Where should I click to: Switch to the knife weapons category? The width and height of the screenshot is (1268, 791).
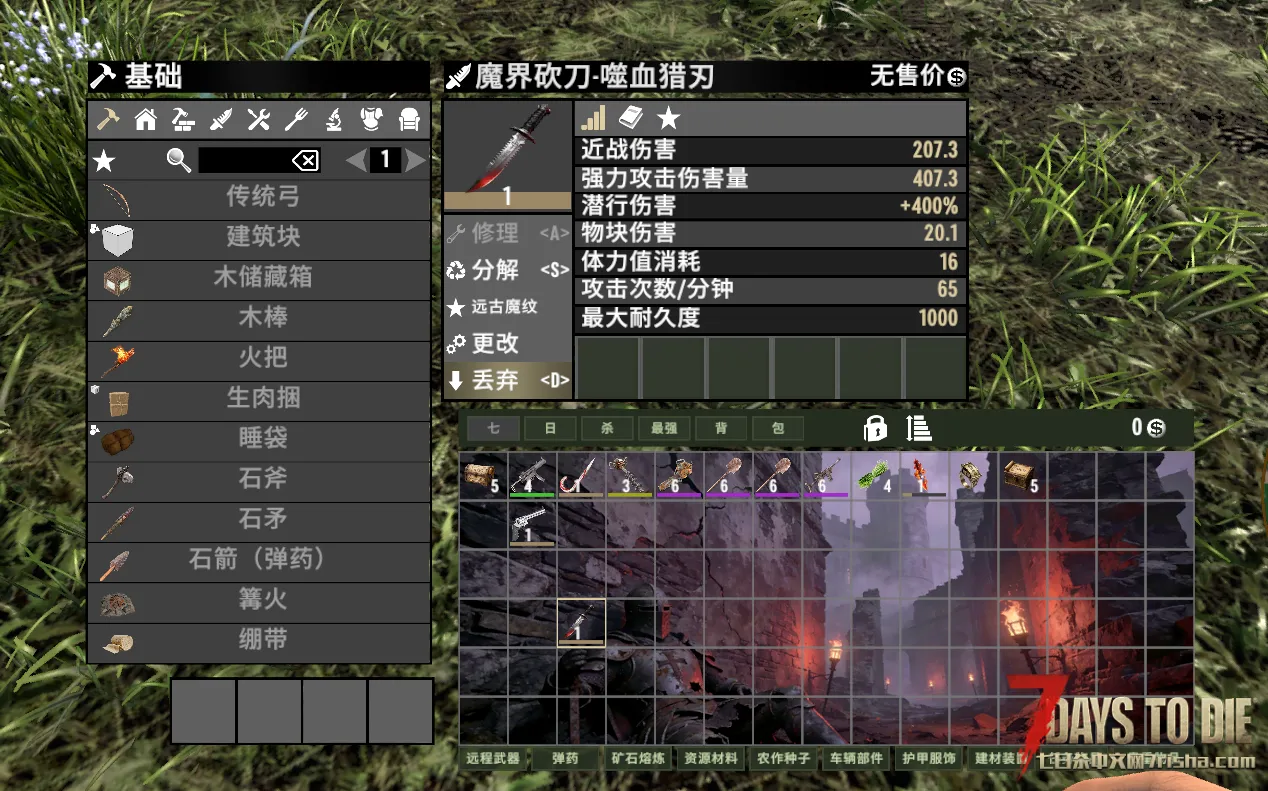click(x=221, y=120)
